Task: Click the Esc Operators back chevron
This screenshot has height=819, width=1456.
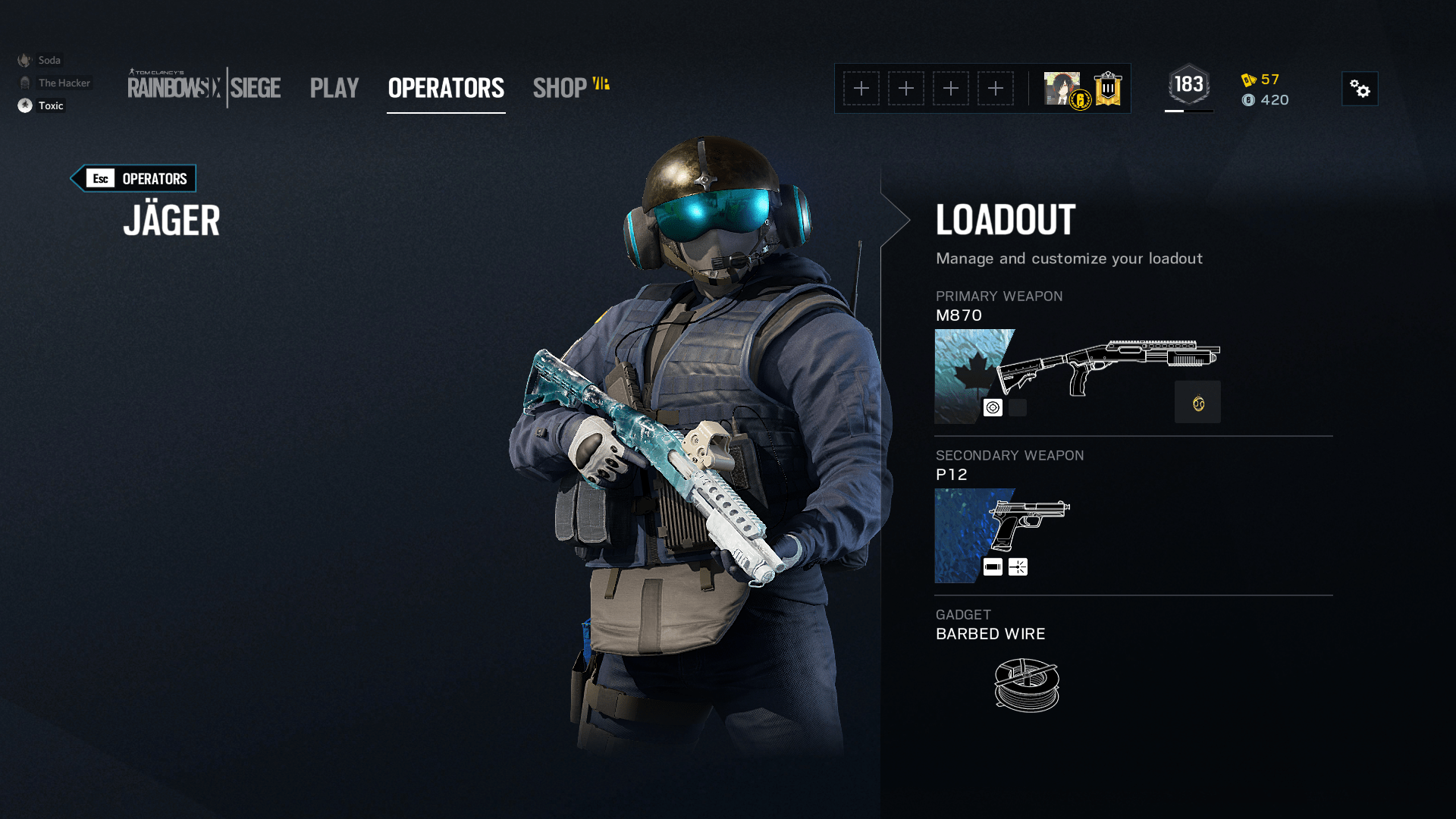Action: (133, 178)
